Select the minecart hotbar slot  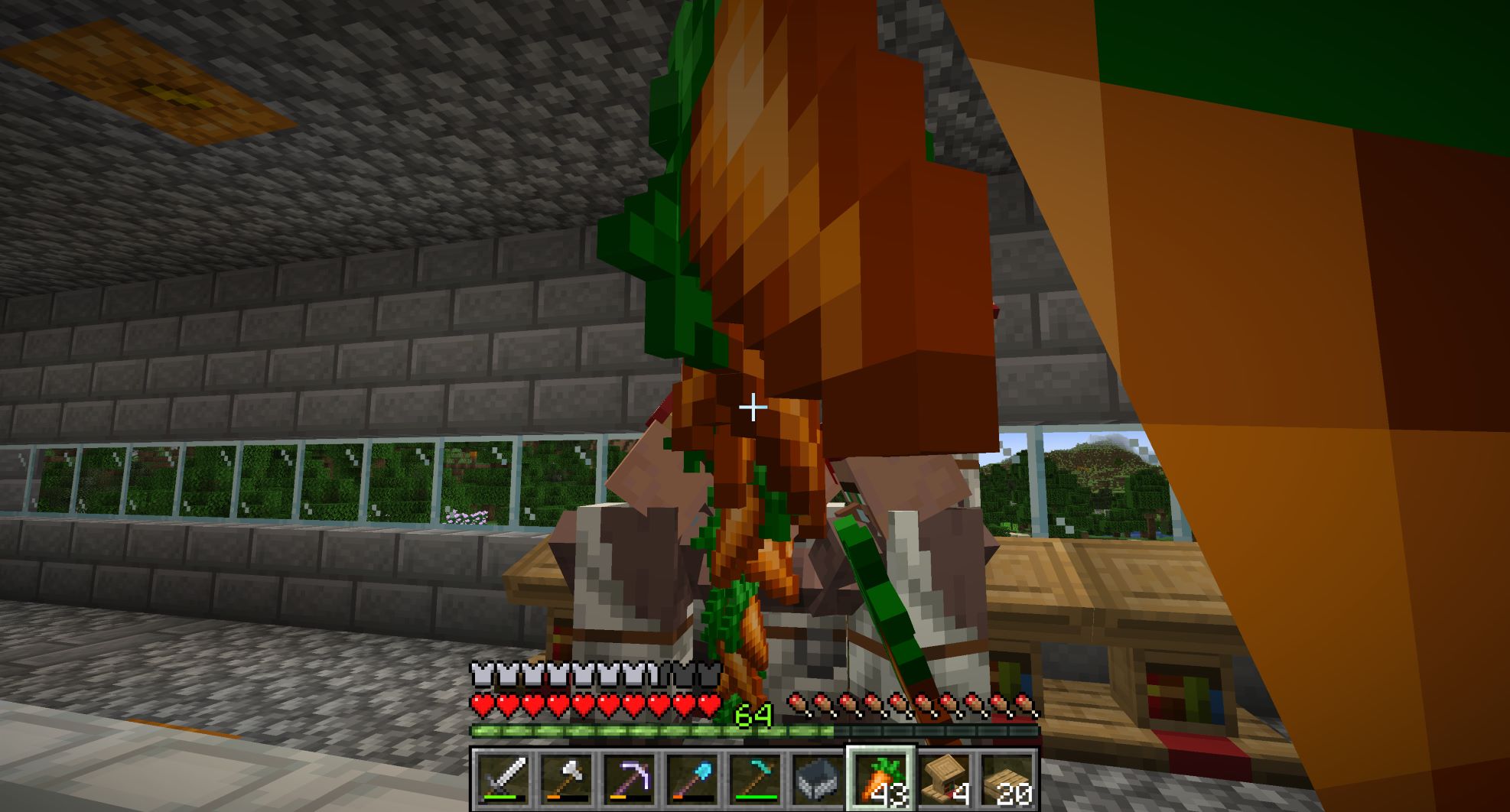click(x=817, y=780)
